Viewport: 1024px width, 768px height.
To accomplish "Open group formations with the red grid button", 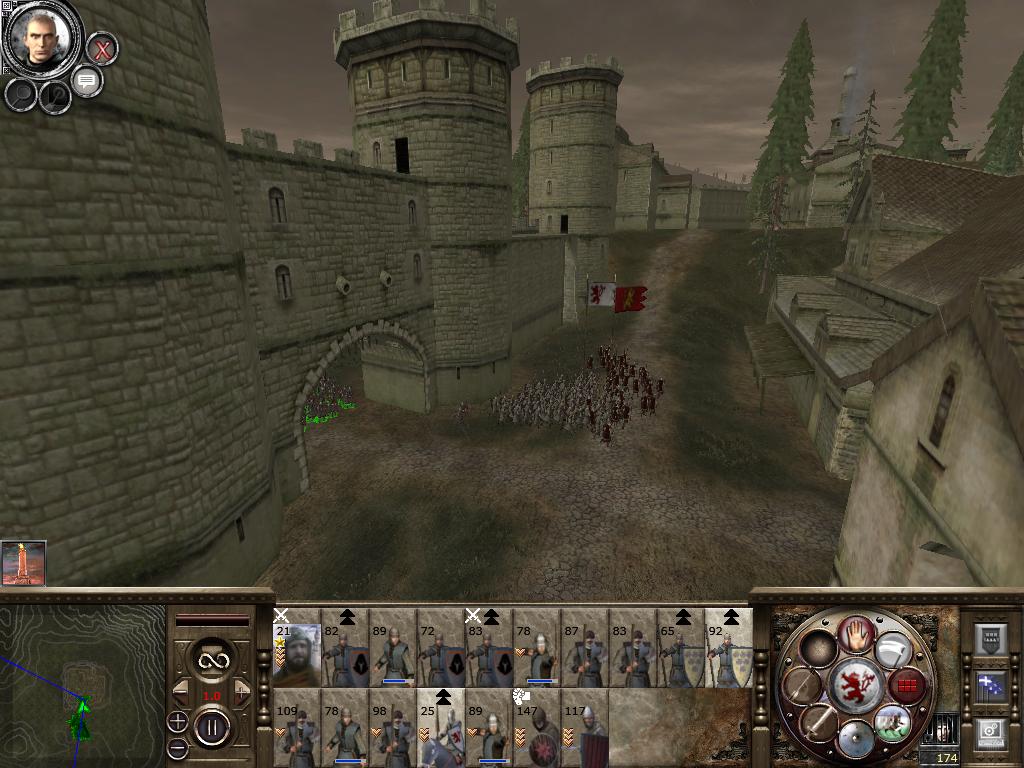I will [907, 687].
